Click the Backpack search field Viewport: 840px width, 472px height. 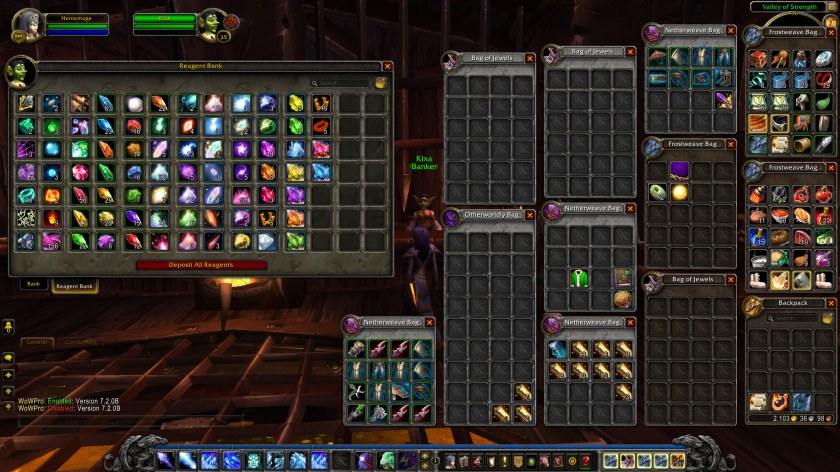[x=790, y=317]
